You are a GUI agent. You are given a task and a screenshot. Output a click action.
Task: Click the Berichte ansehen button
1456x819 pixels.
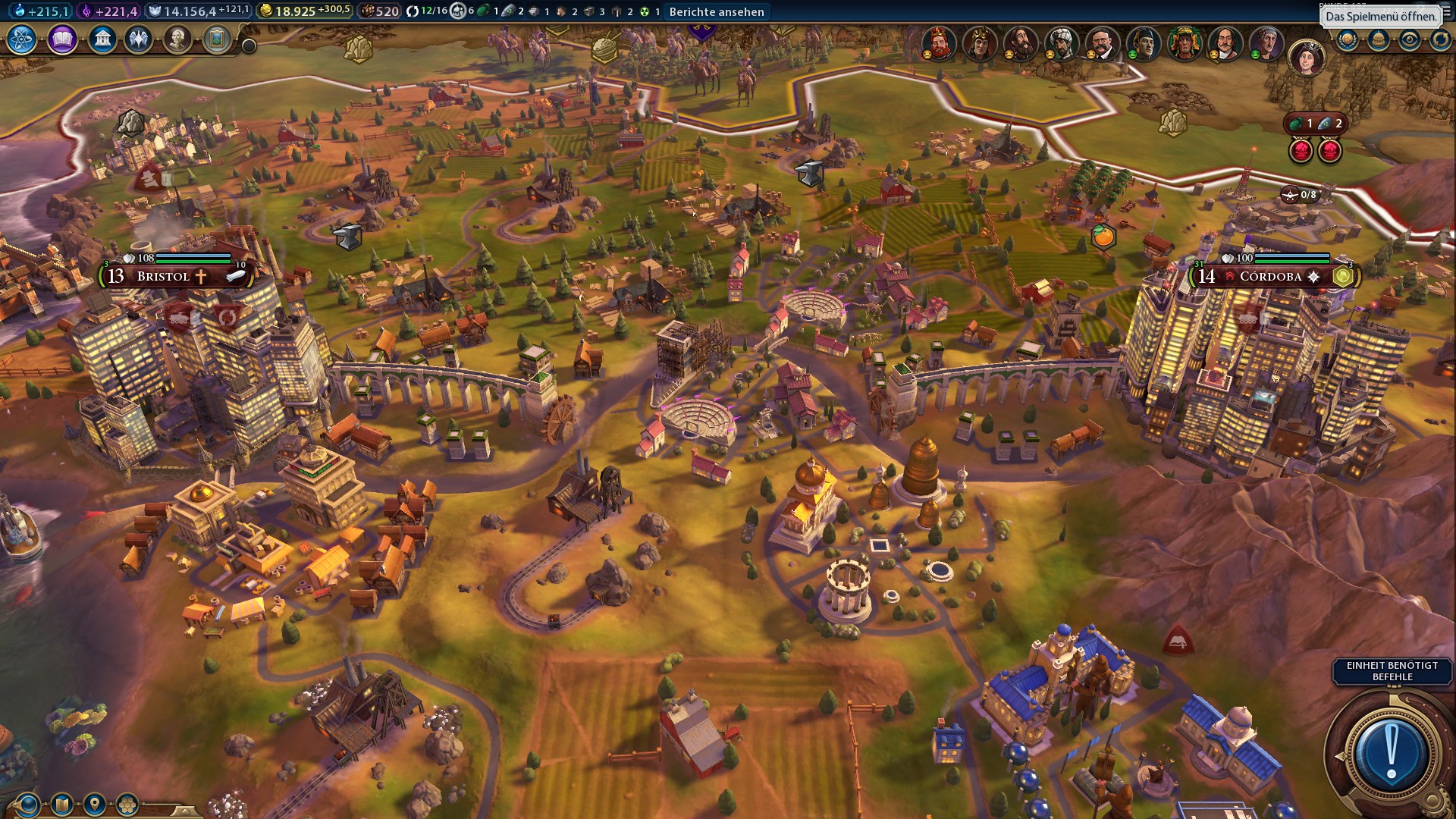click(x=716, y=11)
